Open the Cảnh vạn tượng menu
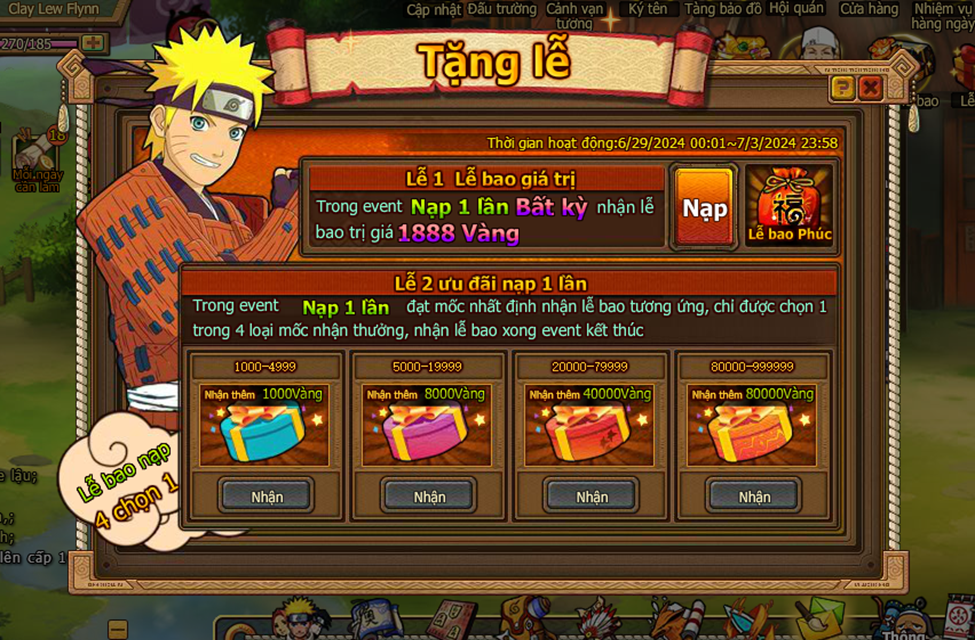This screenshot has height=640, width=975. pyautogui.click(x=575, y=15)
